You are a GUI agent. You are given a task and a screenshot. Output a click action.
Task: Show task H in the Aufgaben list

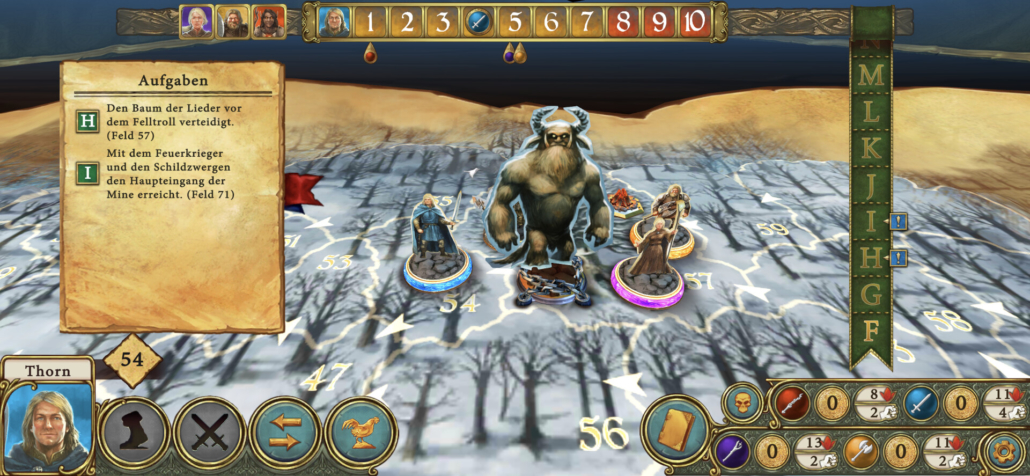tap(88, 121)
